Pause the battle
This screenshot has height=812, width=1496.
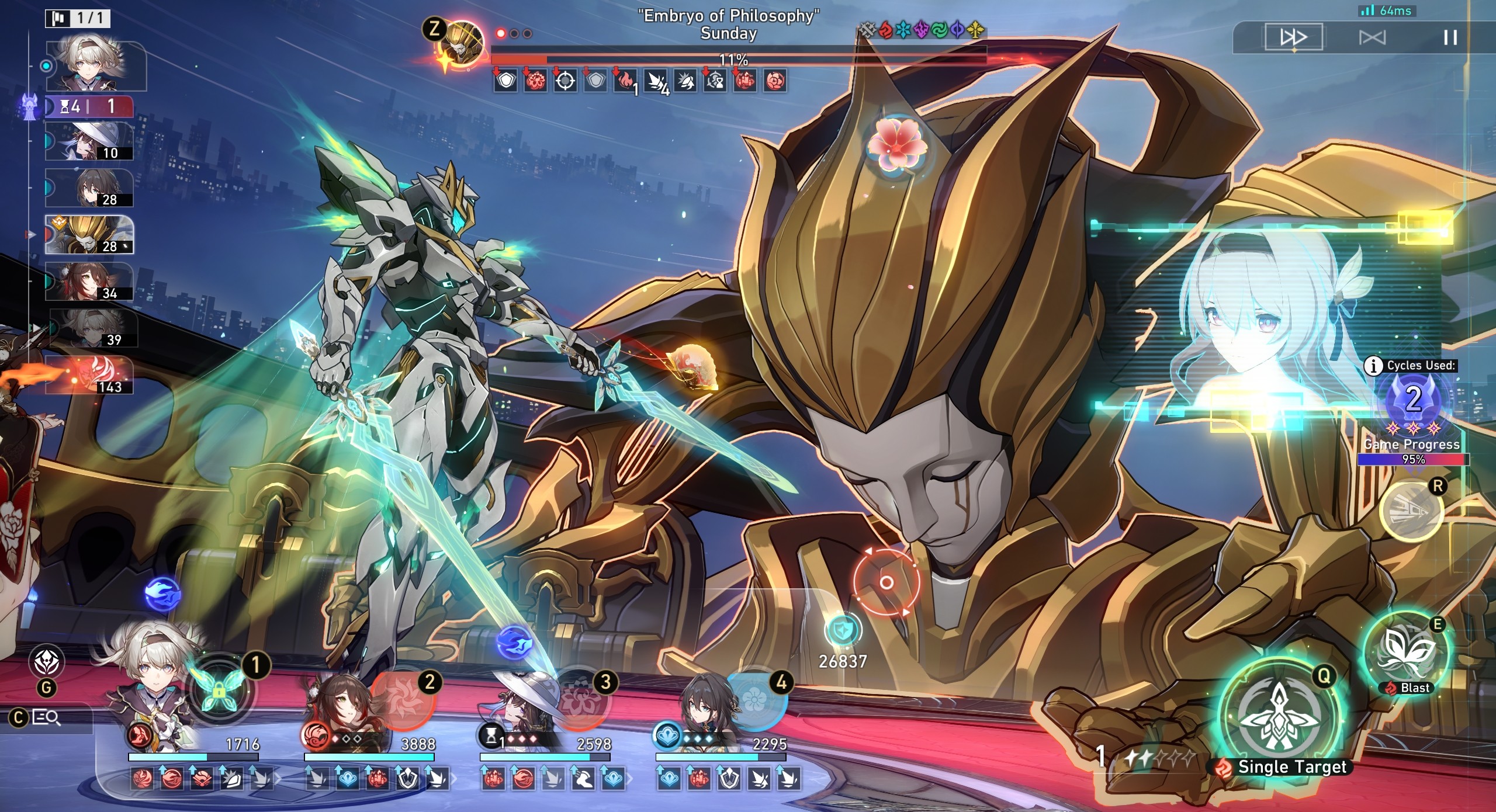click(x=1450, y=38)
